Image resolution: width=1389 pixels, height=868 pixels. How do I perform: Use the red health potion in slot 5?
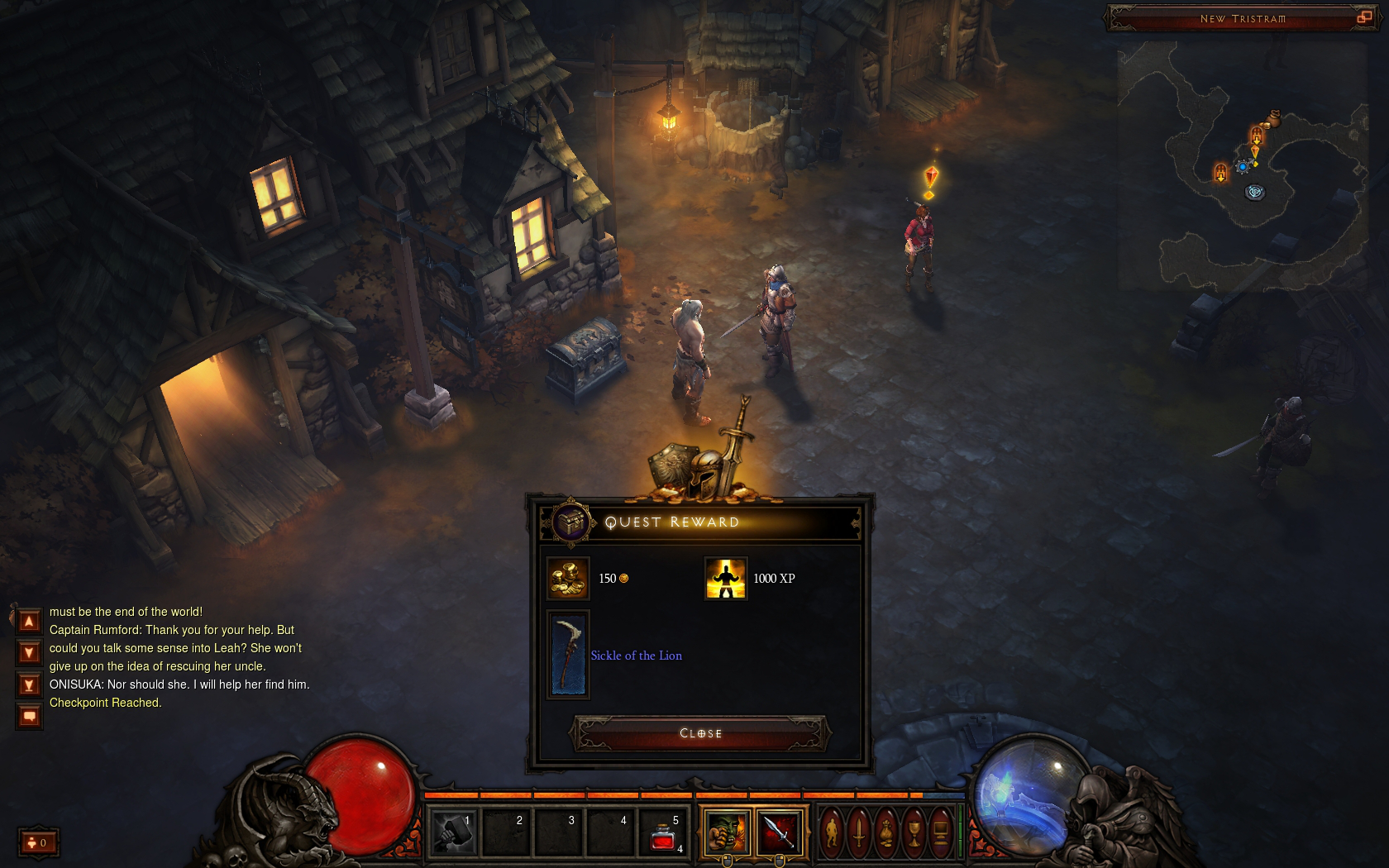(663, 833)
